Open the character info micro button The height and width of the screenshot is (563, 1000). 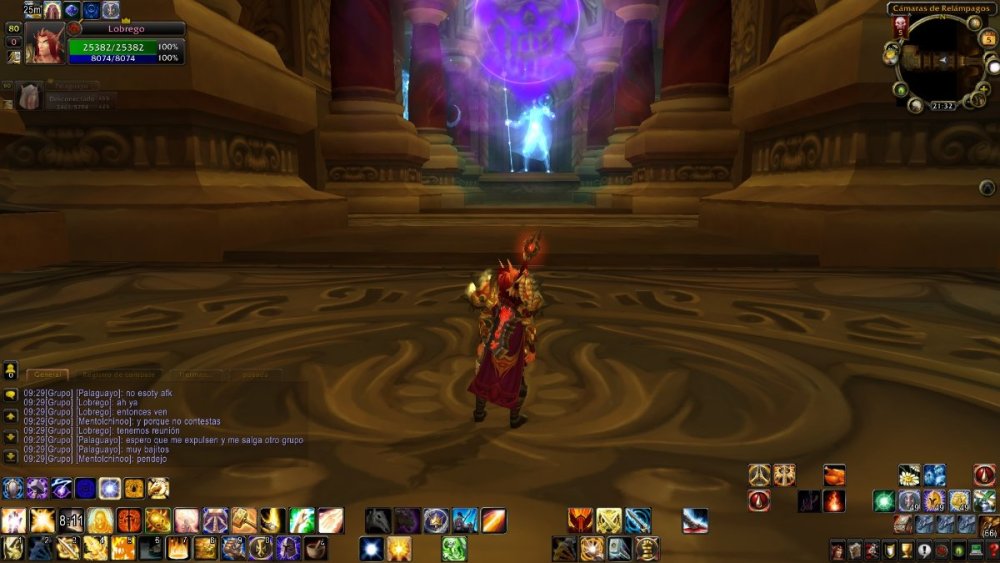point(837,549)
